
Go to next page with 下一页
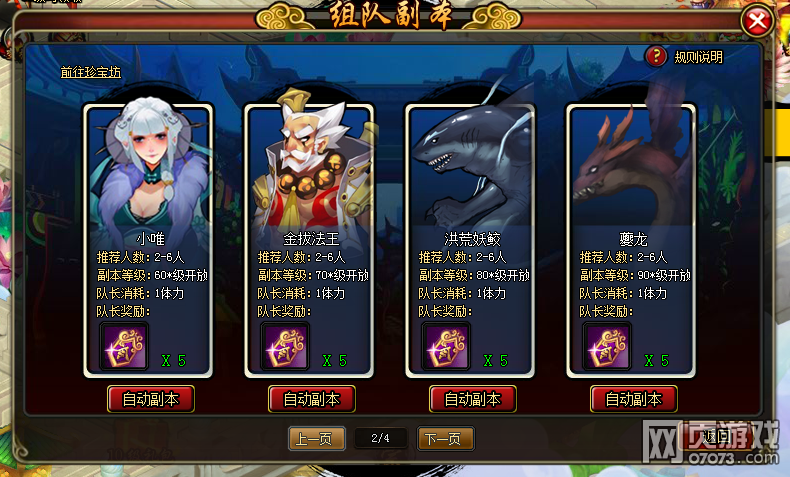[445, 438]
